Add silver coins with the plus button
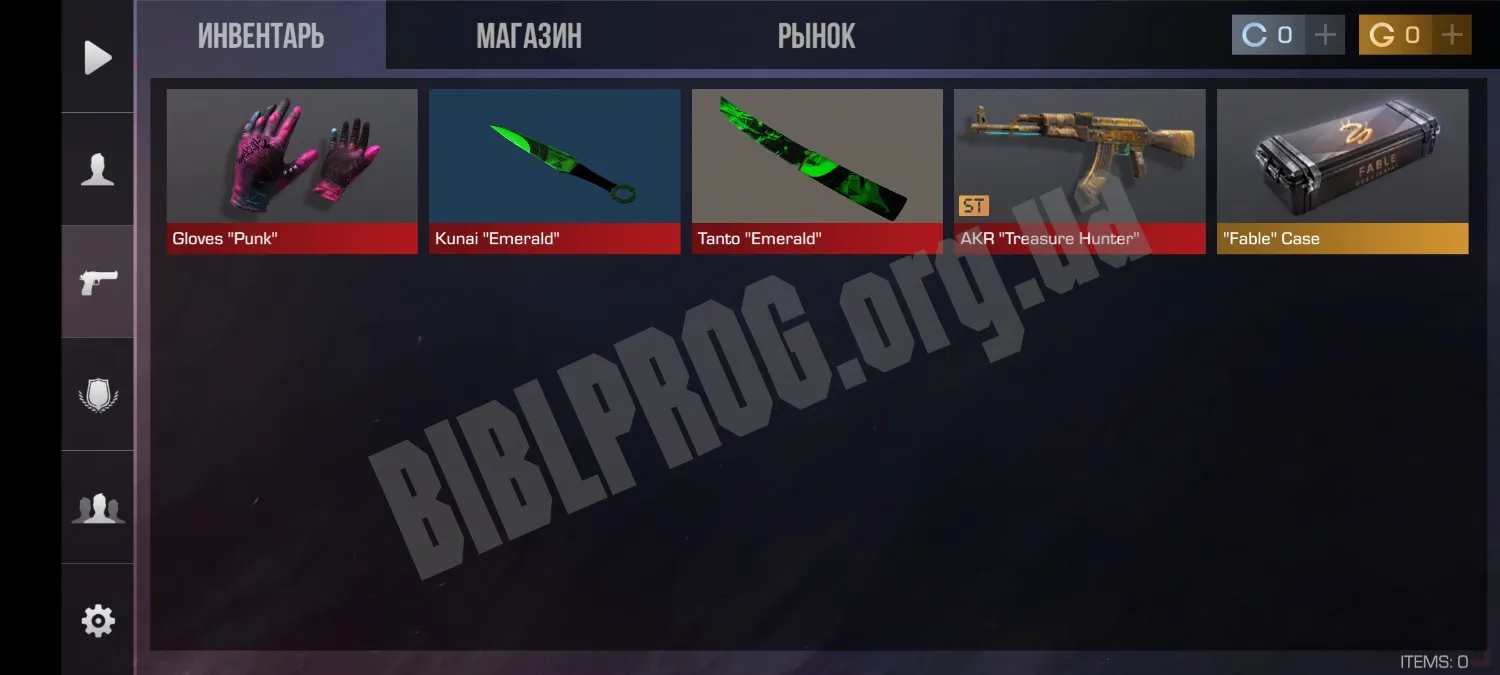This screenshot has height=675, width=1500. click(1325, 35)
